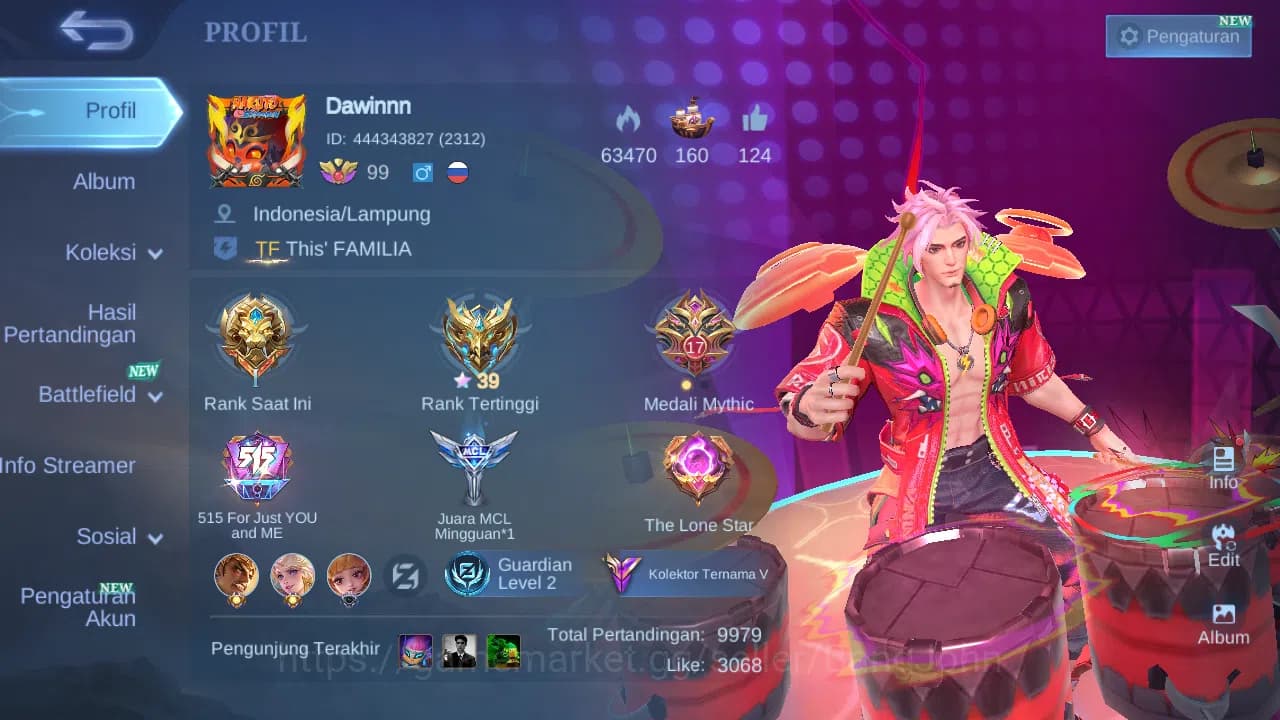1280x720 pixels.
Task: Open the Info panel icon on the right
Action: [x=1224, y=465]
